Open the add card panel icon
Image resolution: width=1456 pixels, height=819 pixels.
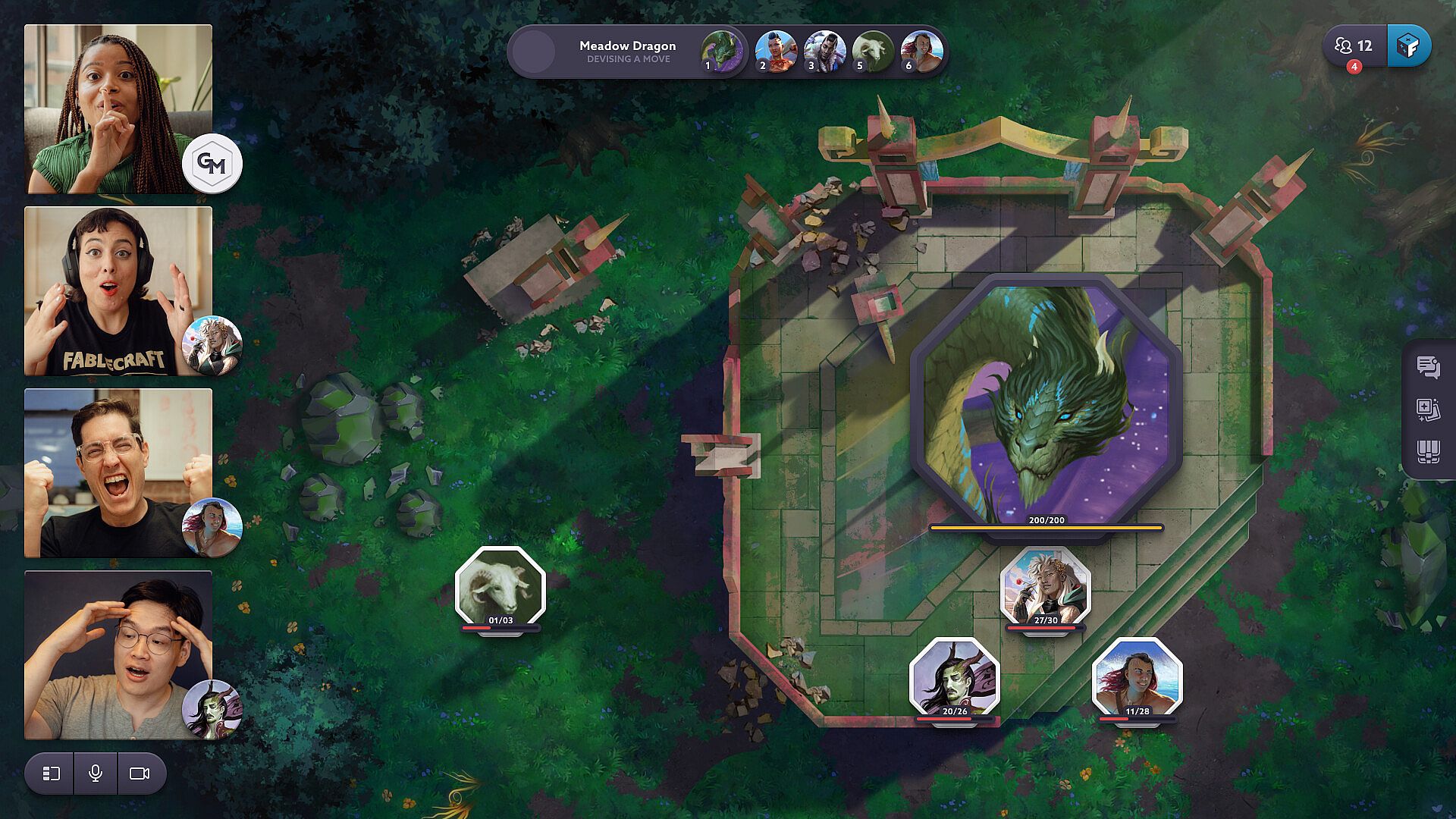point(1428,409)
